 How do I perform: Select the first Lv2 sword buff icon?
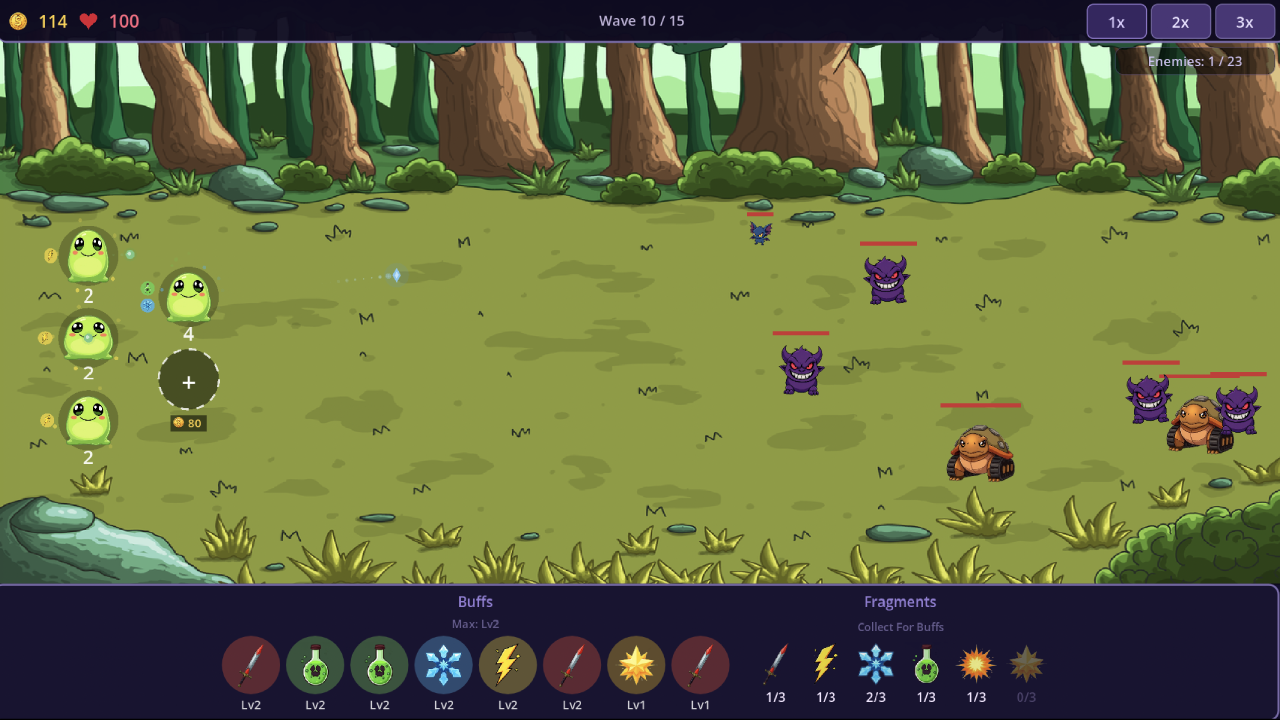coord(251,664)
